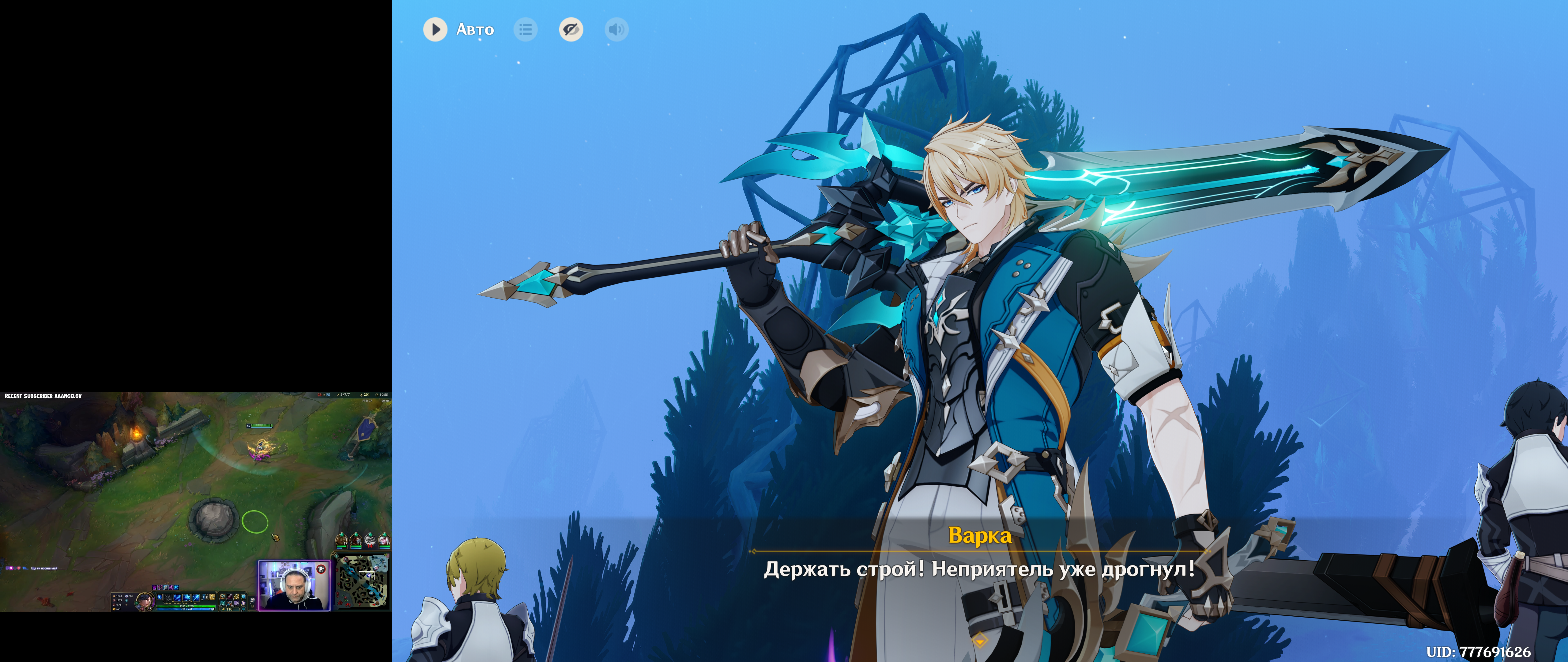Toggle the Авто auto-play button
This screenshot has height=662, width=1568.
[435, 29]
